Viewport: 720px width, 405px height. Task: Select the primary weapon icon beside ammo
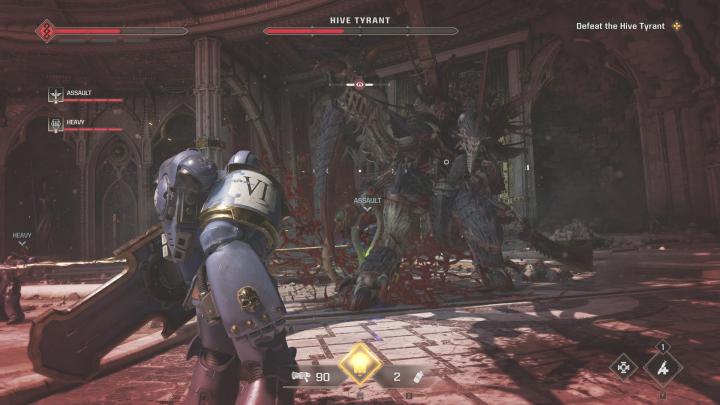tap(299, 376)
